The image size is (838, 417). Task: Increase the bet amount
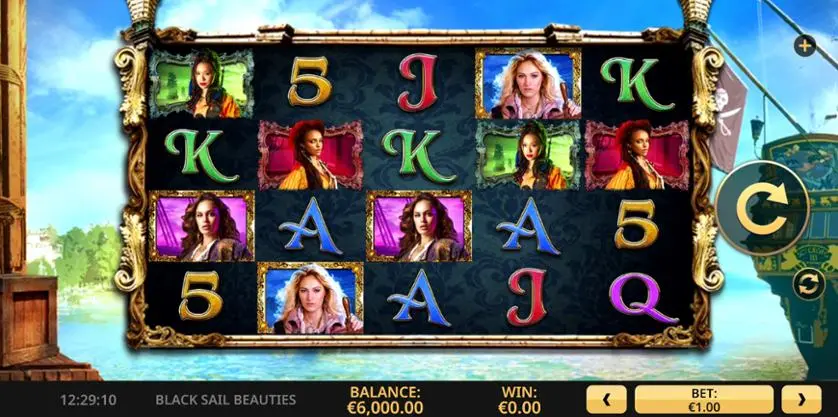801,401
